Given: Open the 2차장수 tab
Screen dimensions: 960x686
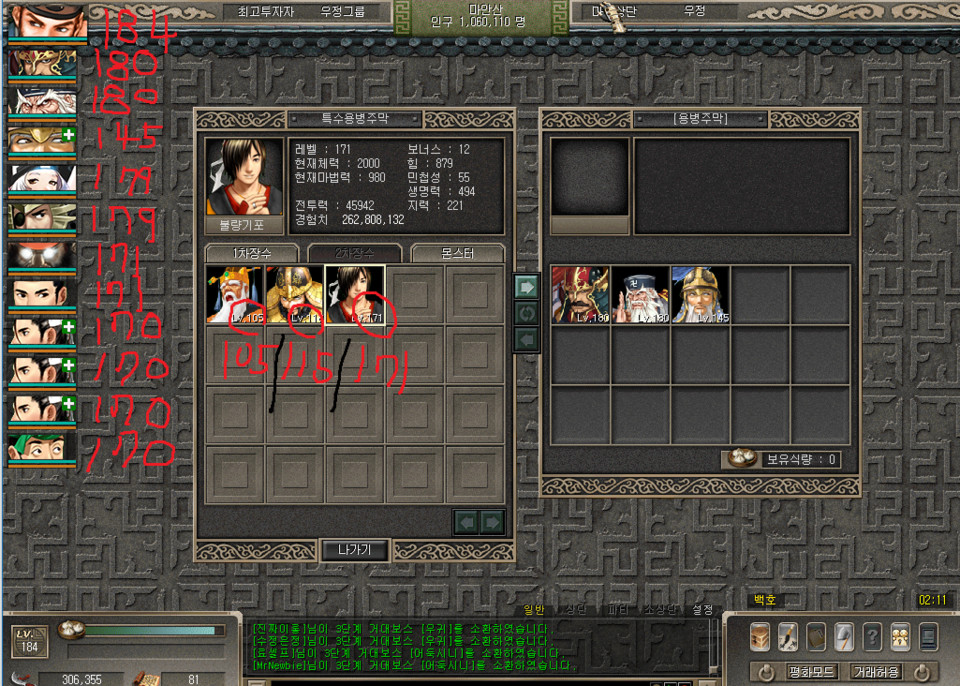Looking at the screenshot, I should 354,254.
